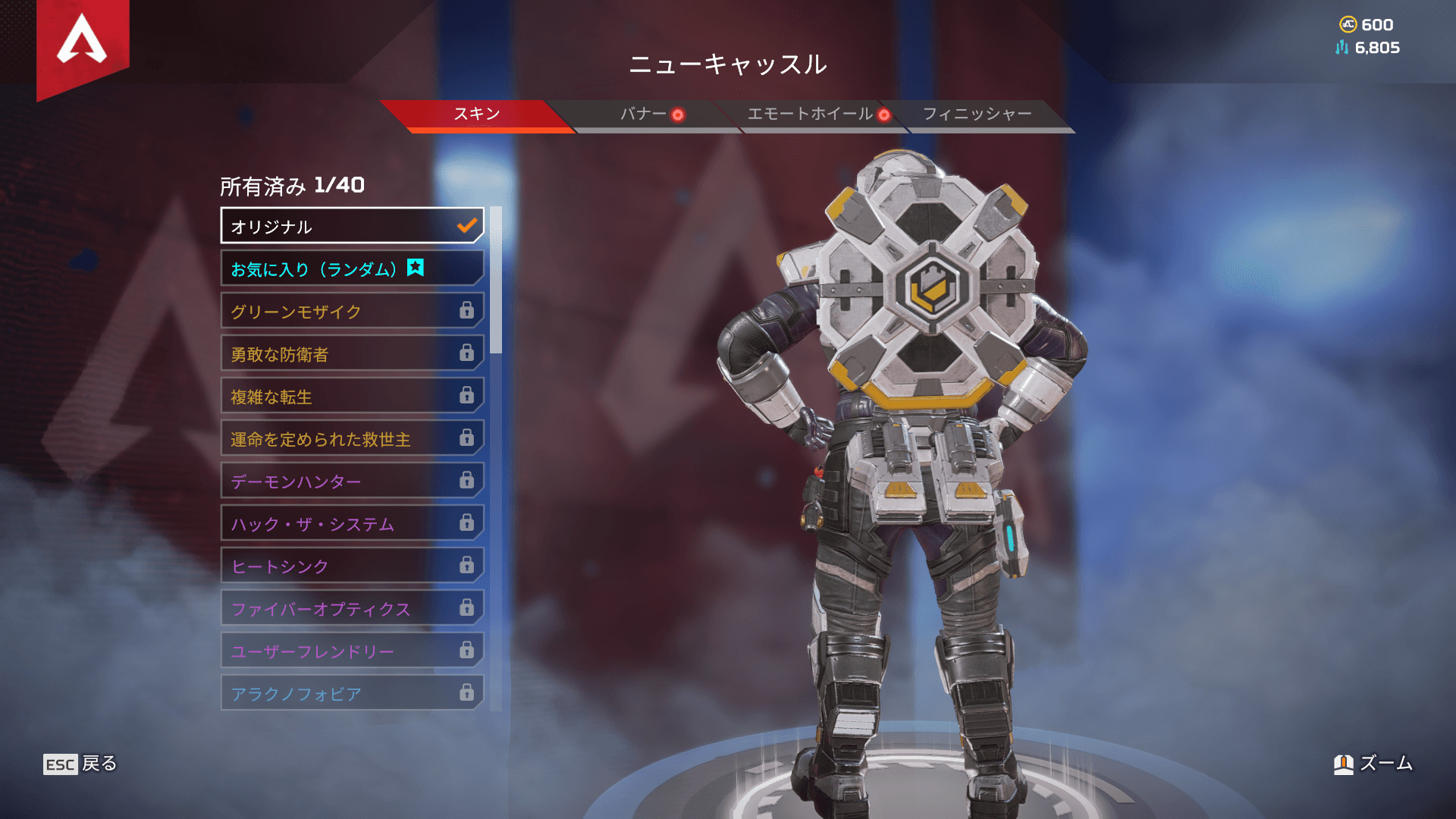
Task: Select the ユーザーフレンドリー skin
Action: [x=352, y=651]
